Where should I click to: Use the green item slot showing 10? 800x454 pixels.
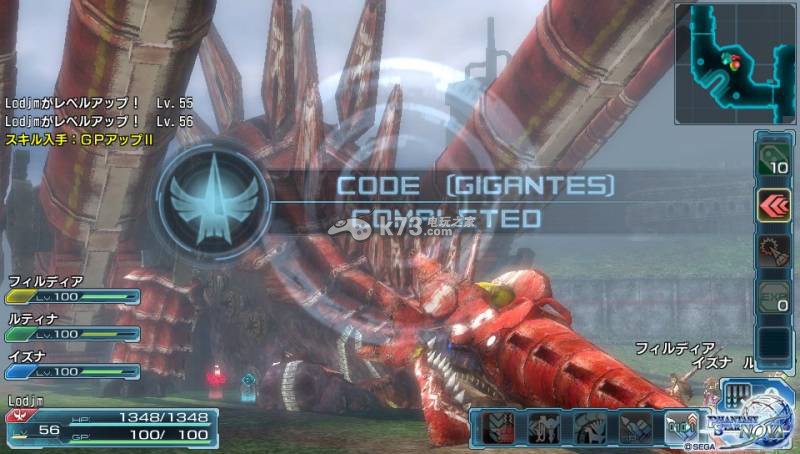click(x=773, y=160)
